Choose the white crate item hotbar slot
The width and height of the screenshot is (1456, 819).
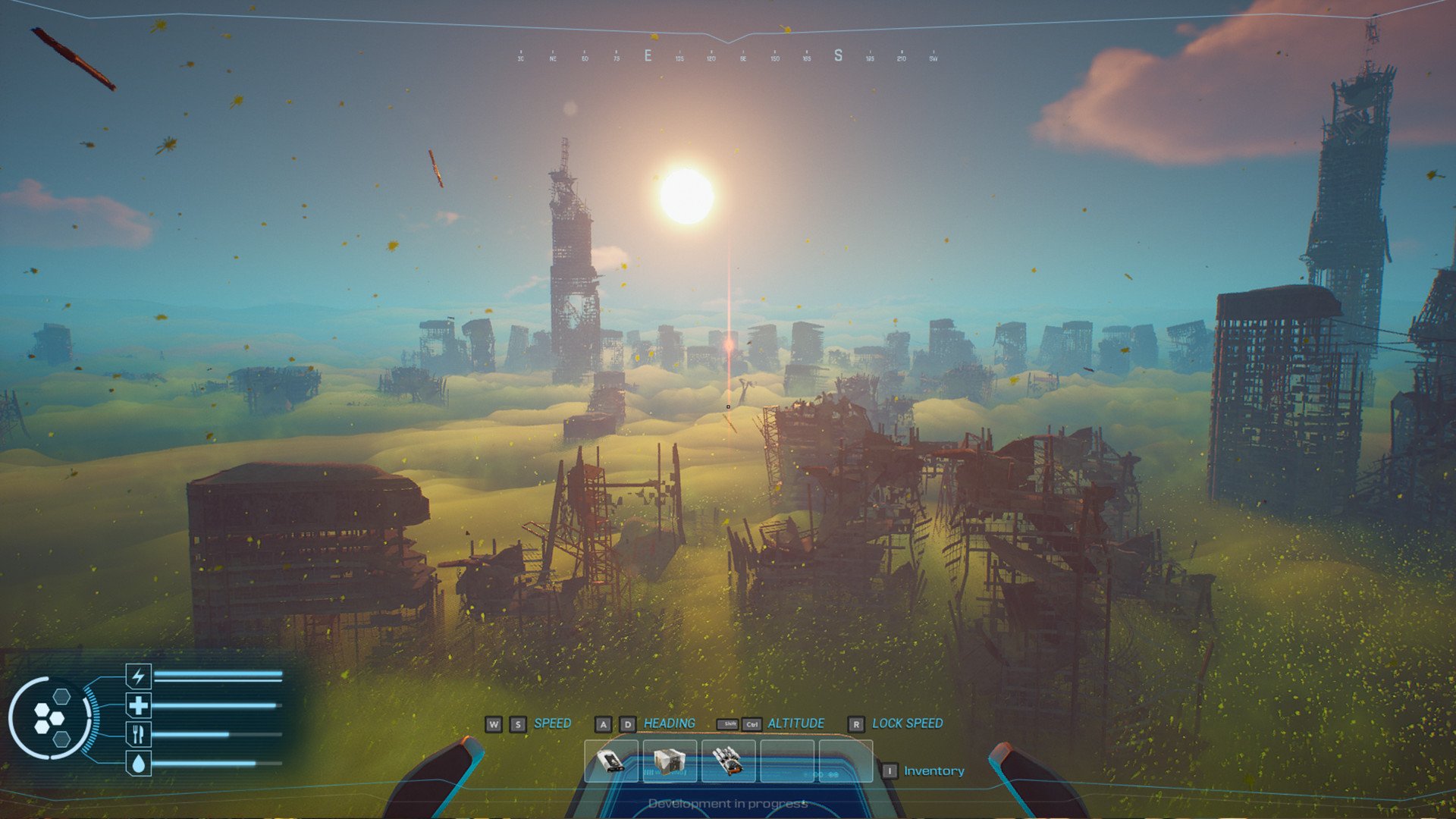coord(670,761)
